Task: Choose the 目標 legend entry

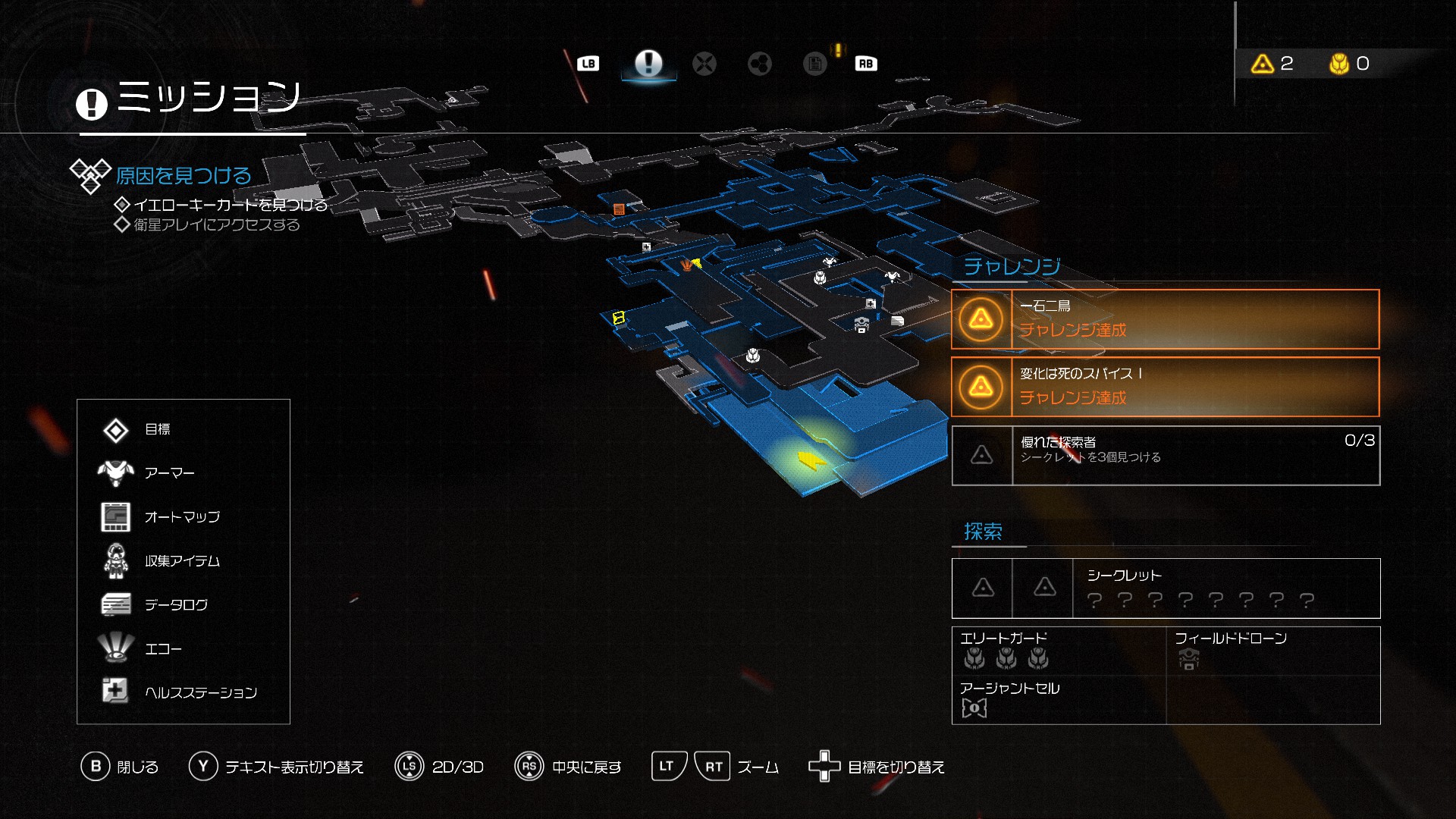Action: [157, 429]
